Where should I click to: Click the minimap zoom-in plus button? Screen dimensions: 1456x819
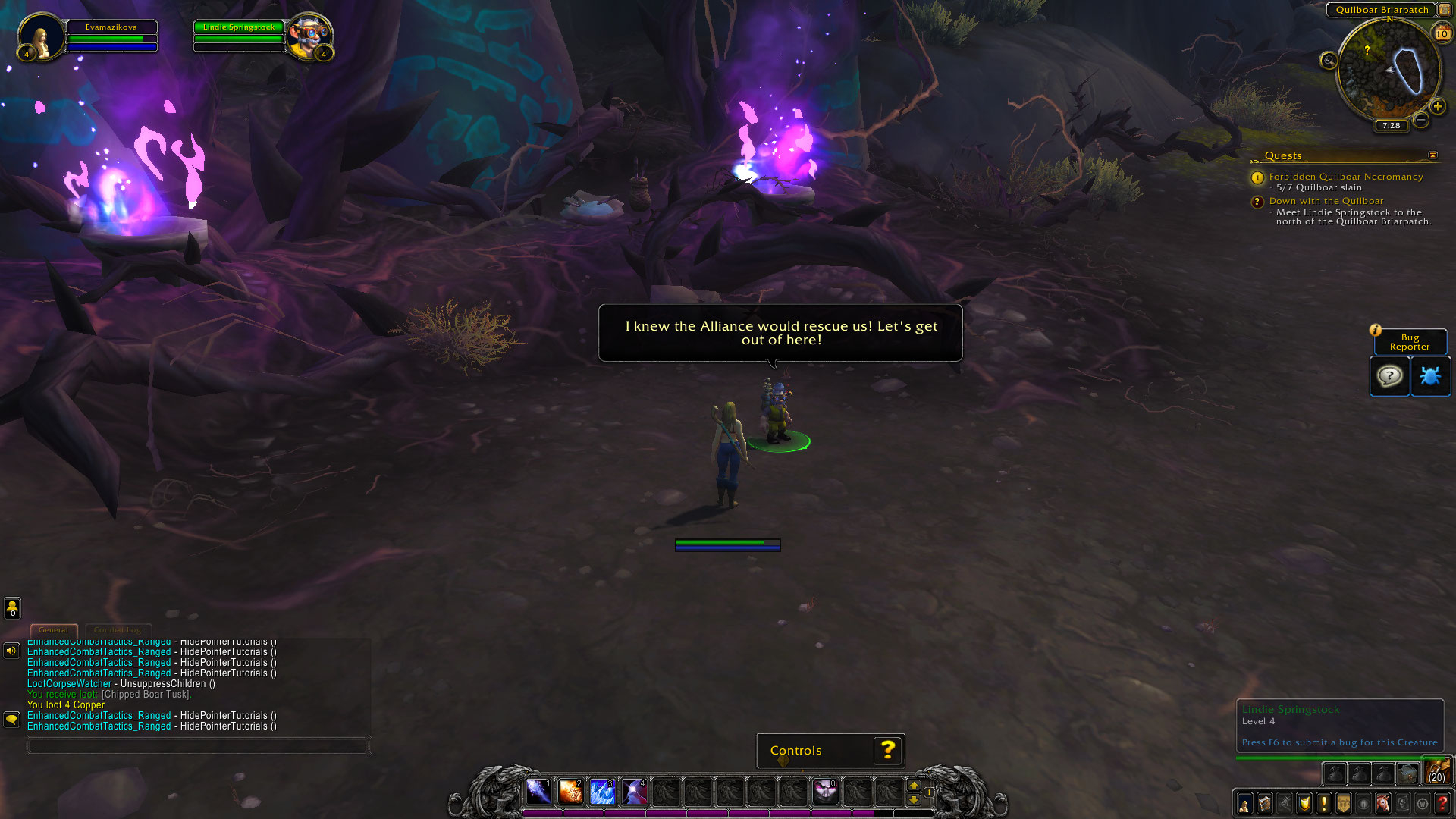coord(1437,107)
